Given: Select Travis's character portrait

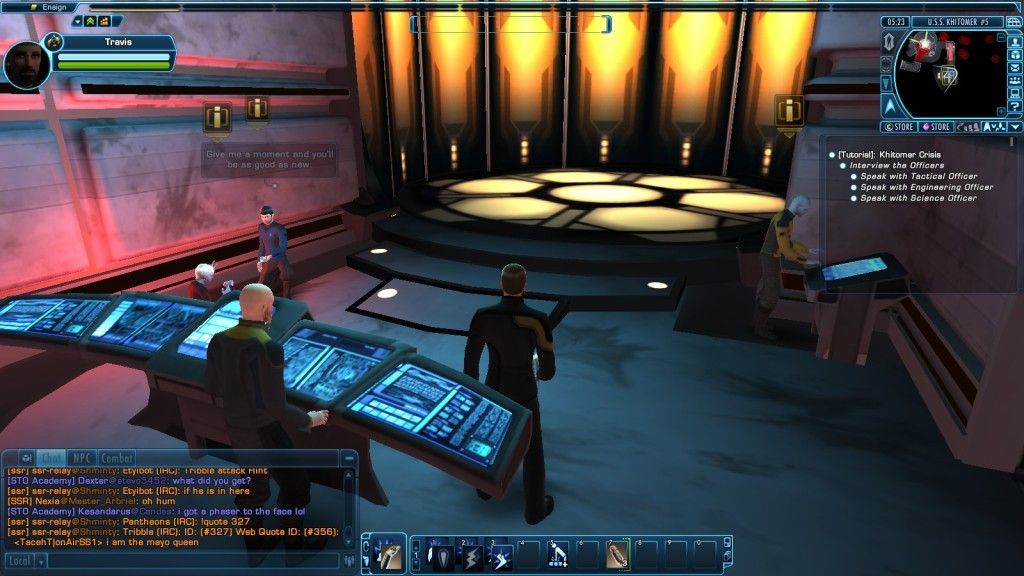Looking at the screenshot, I should pos(27,64).
